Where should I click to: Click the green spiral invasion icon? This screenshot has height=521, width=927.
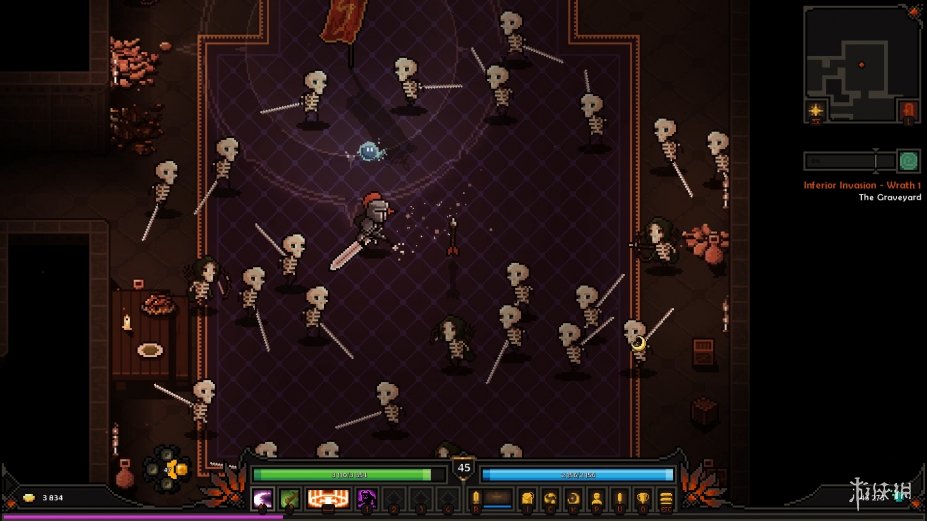907,161
